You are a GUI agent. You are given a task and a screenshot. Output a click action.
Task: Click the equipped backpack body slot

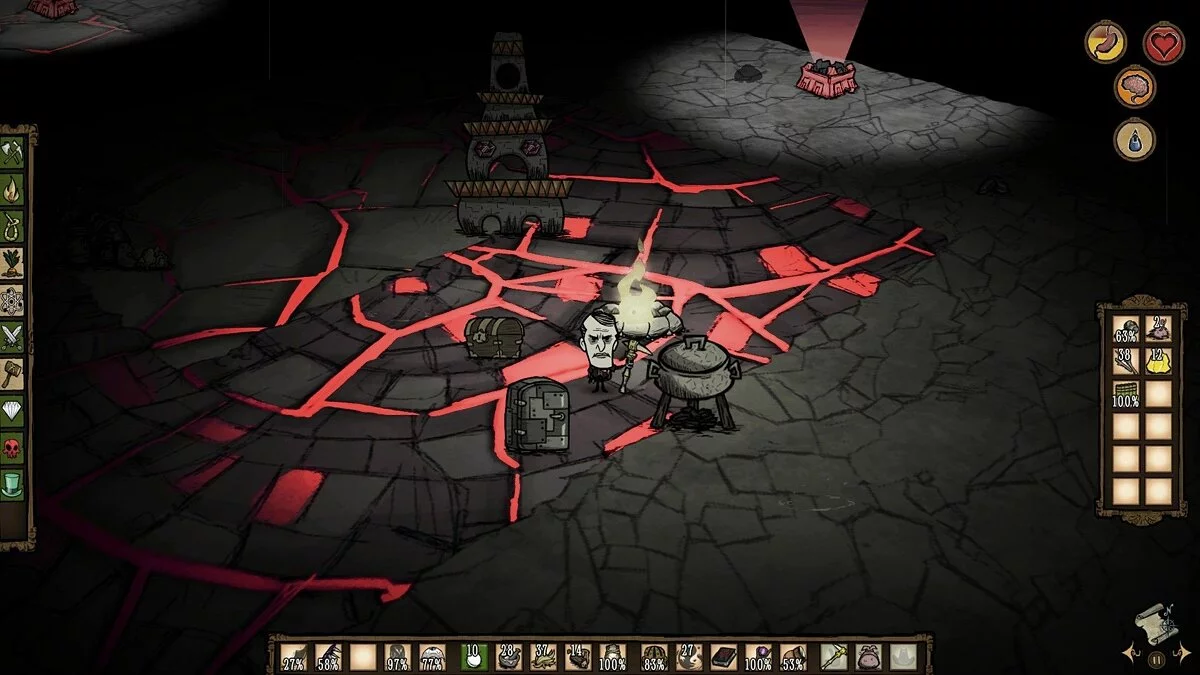(x=868, y=657)
